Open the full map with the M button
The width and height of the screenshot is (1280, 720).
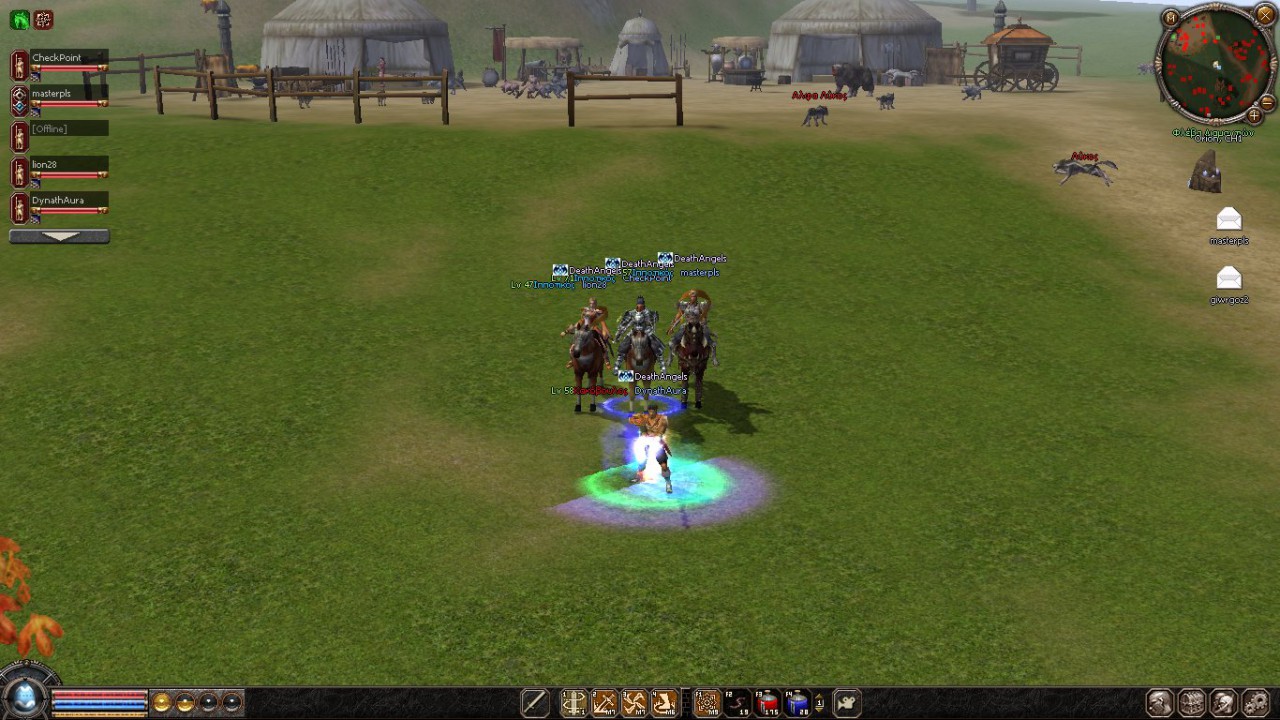(x=1170, y=18)
